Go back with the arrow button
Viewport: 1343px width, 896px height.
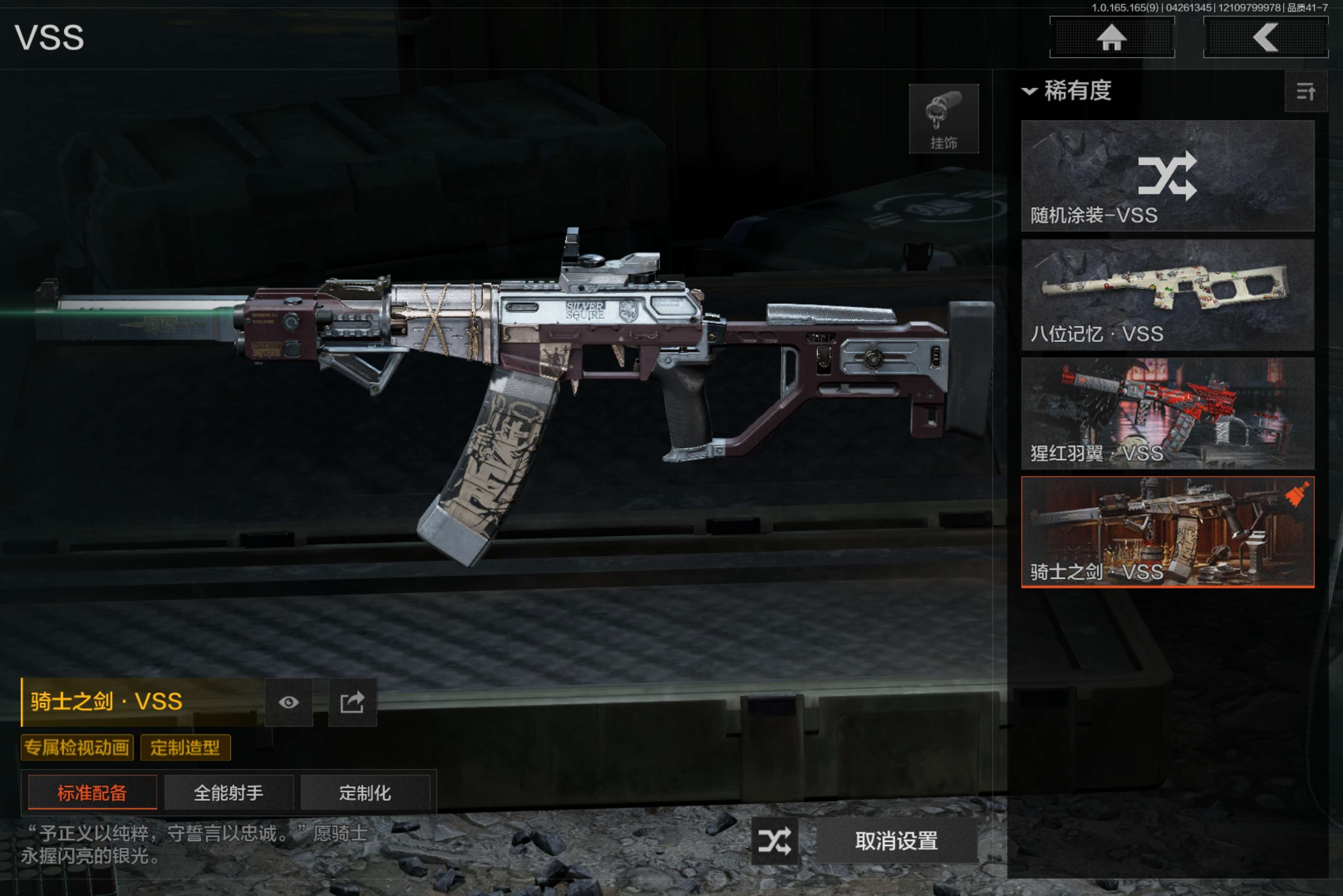click(1265, 38)
